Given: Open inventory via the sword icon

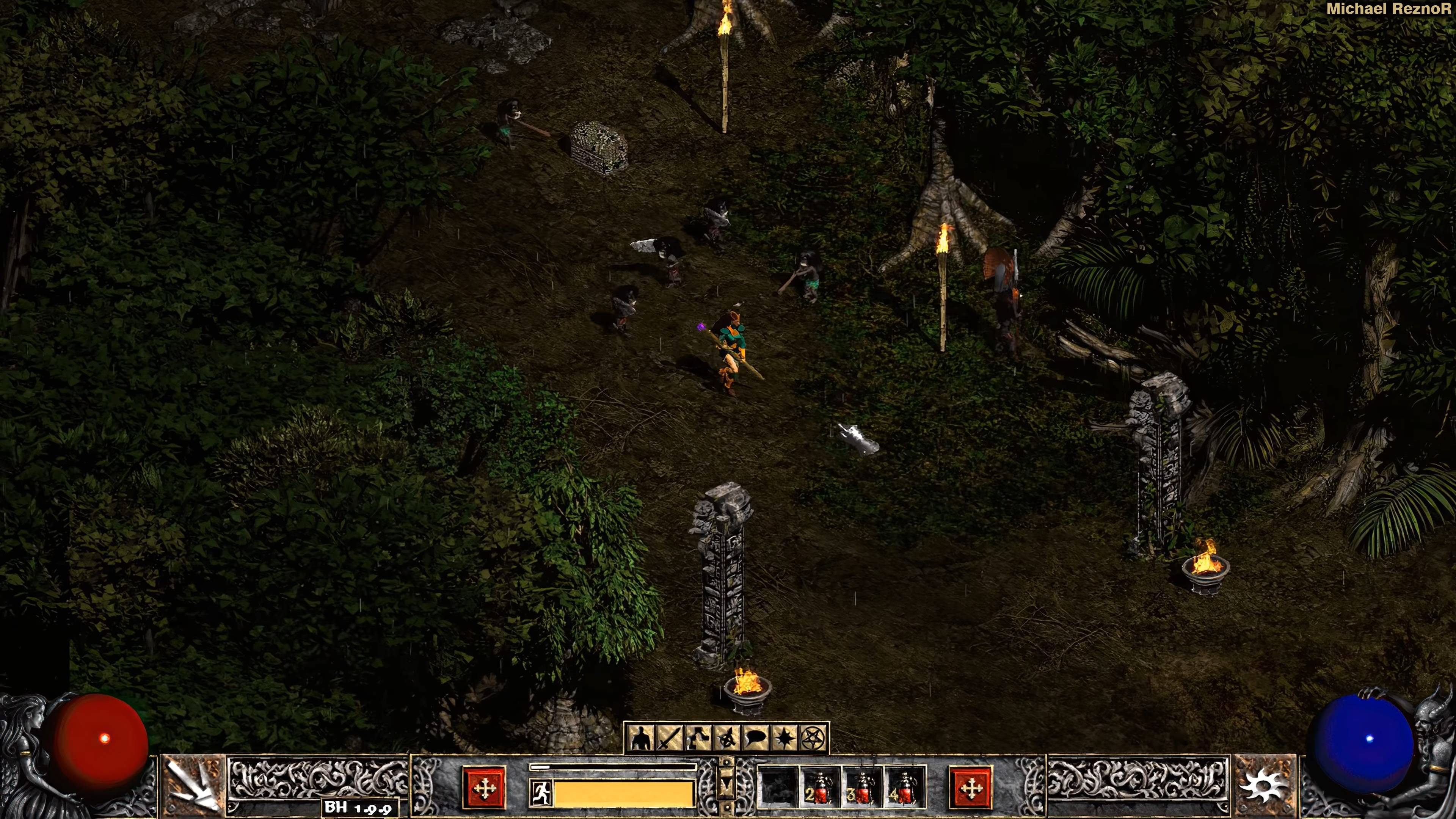Looking at the screenshot, I should point(669,737).
